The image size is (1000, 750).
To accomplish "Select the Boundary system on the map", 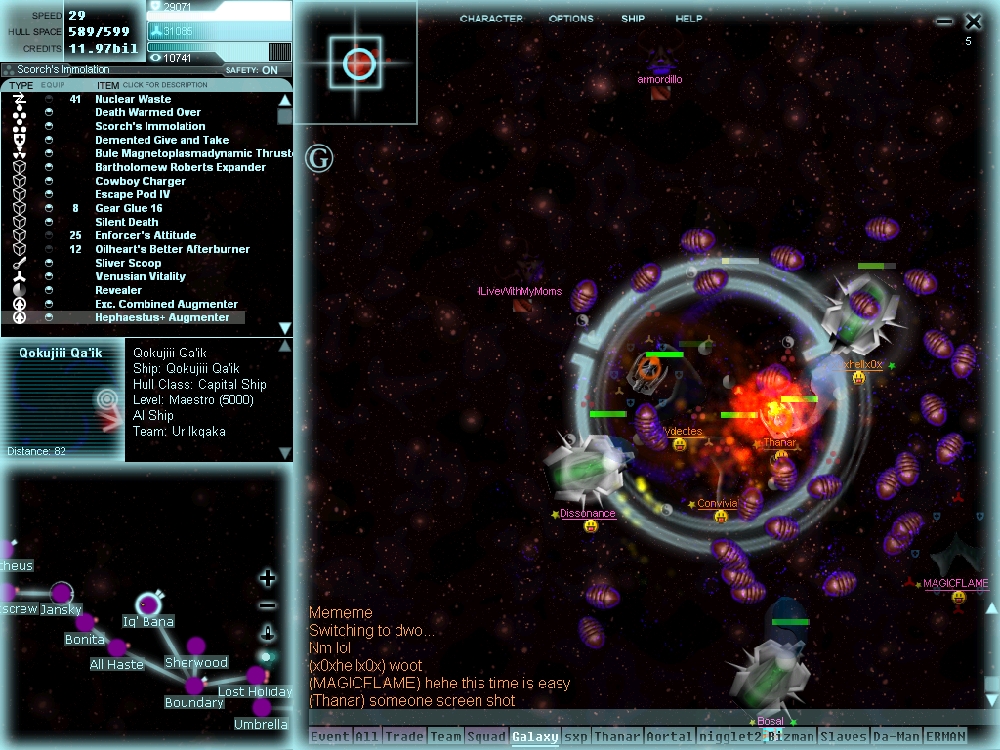I will coord(194,686).
